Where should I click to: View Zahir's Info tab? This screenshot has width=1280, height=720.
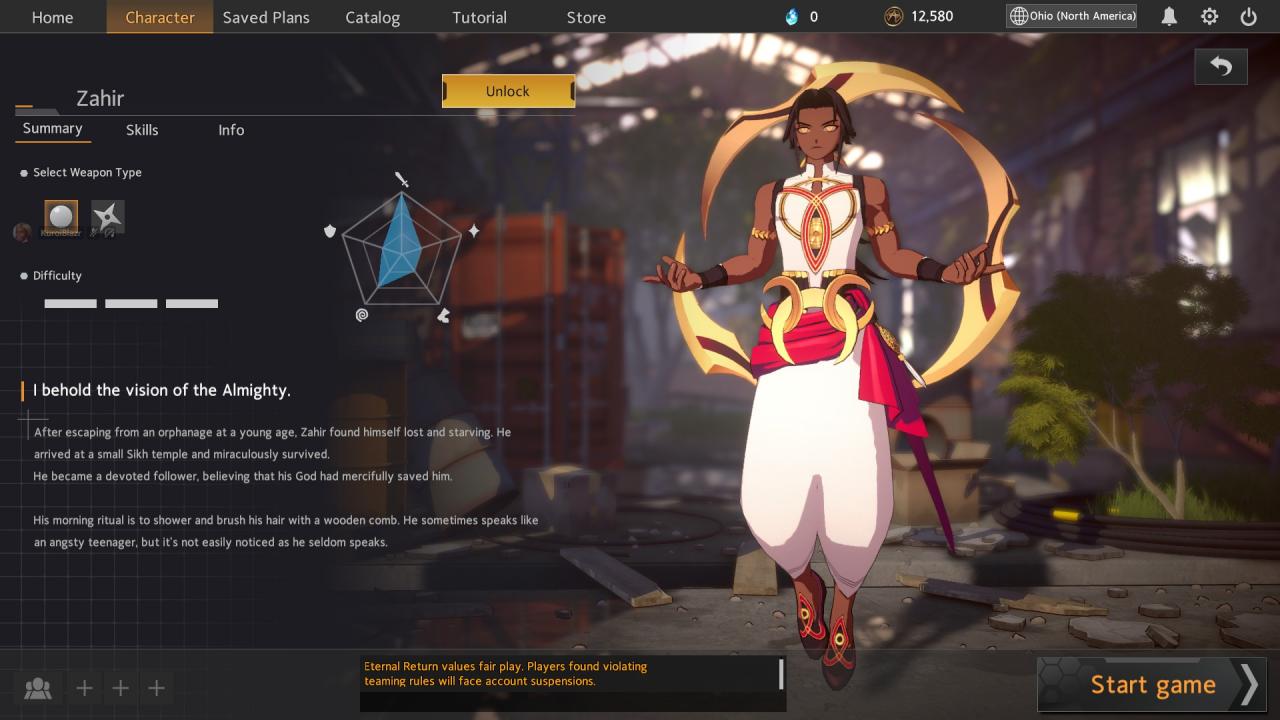click(x=231, y=130)
